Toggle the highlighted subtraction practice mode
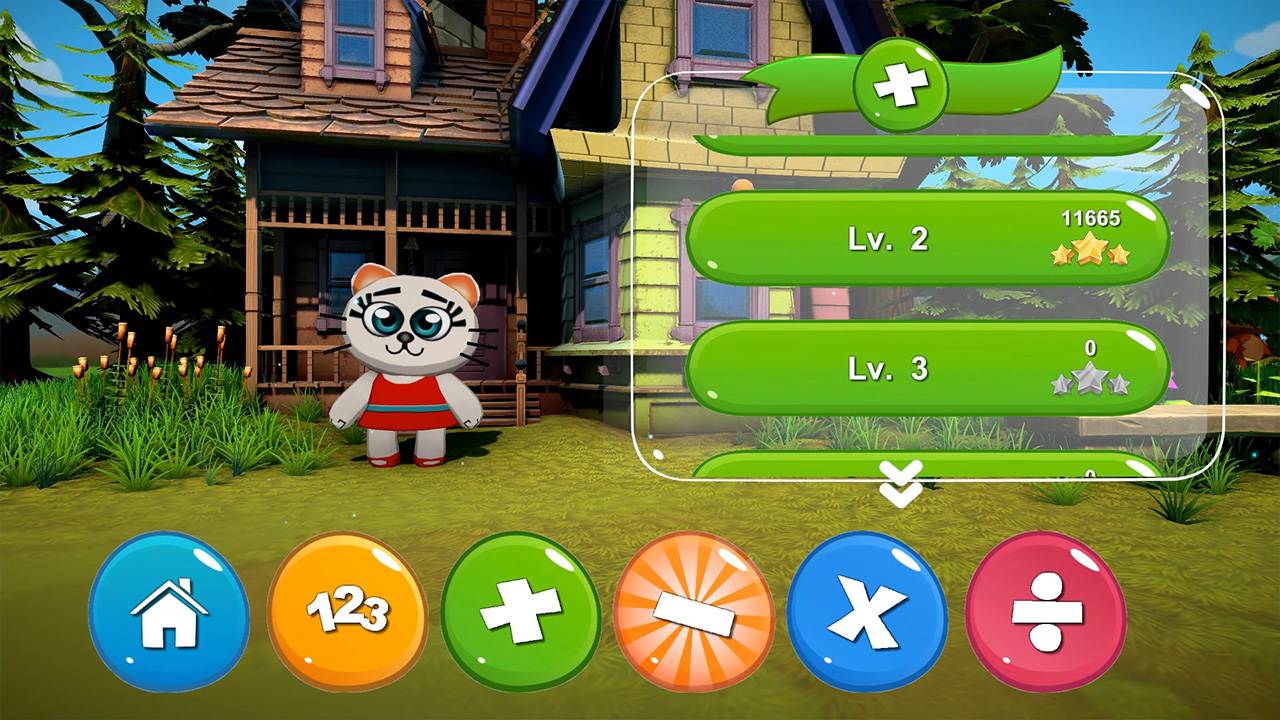Image resolution: width=1280 pixels, height=720 pixels. pyautogui.click(x=694, y=614)
